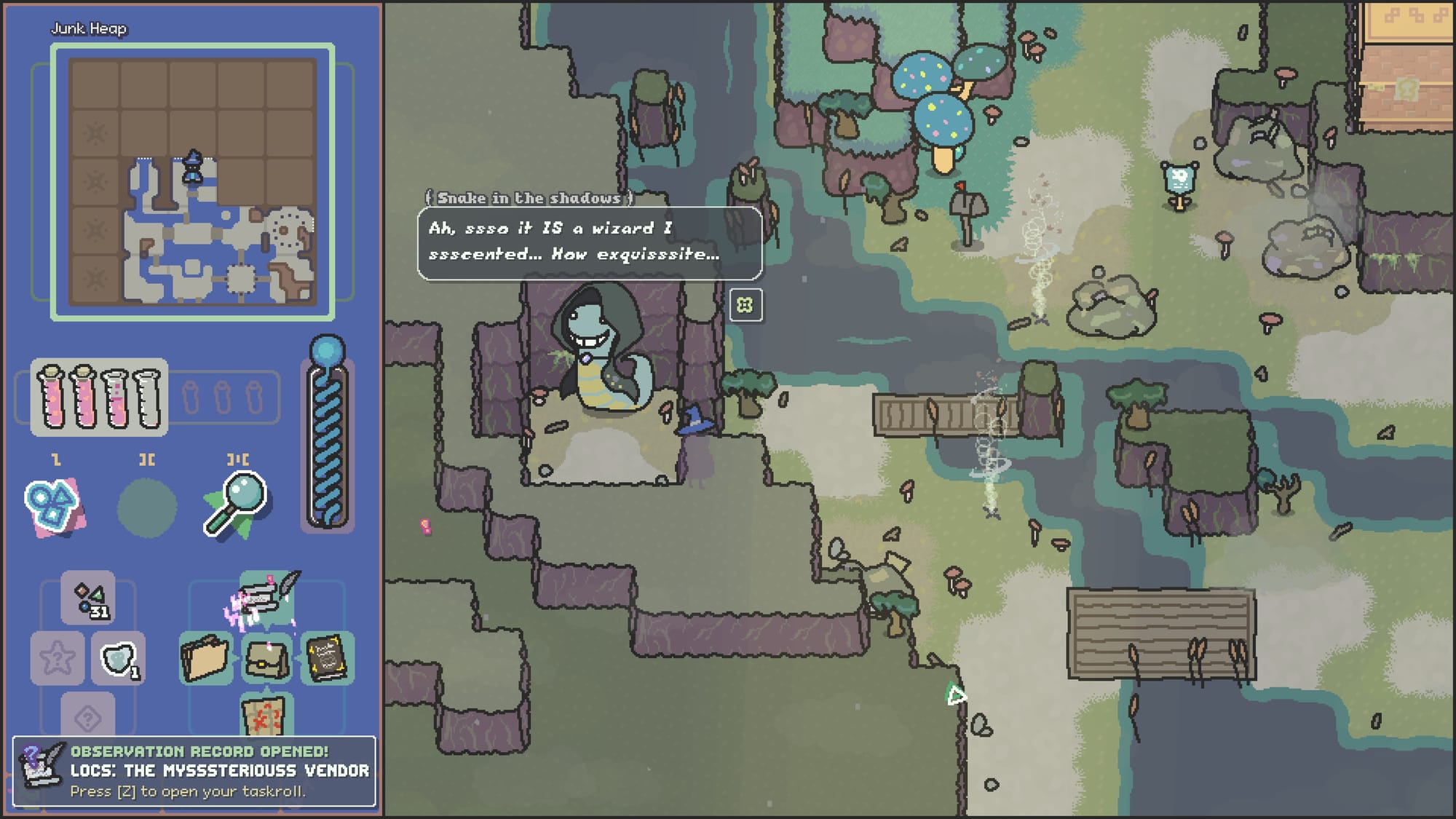
Task: Select the empty round middle spell slot
Action: (x=146, y=507)
